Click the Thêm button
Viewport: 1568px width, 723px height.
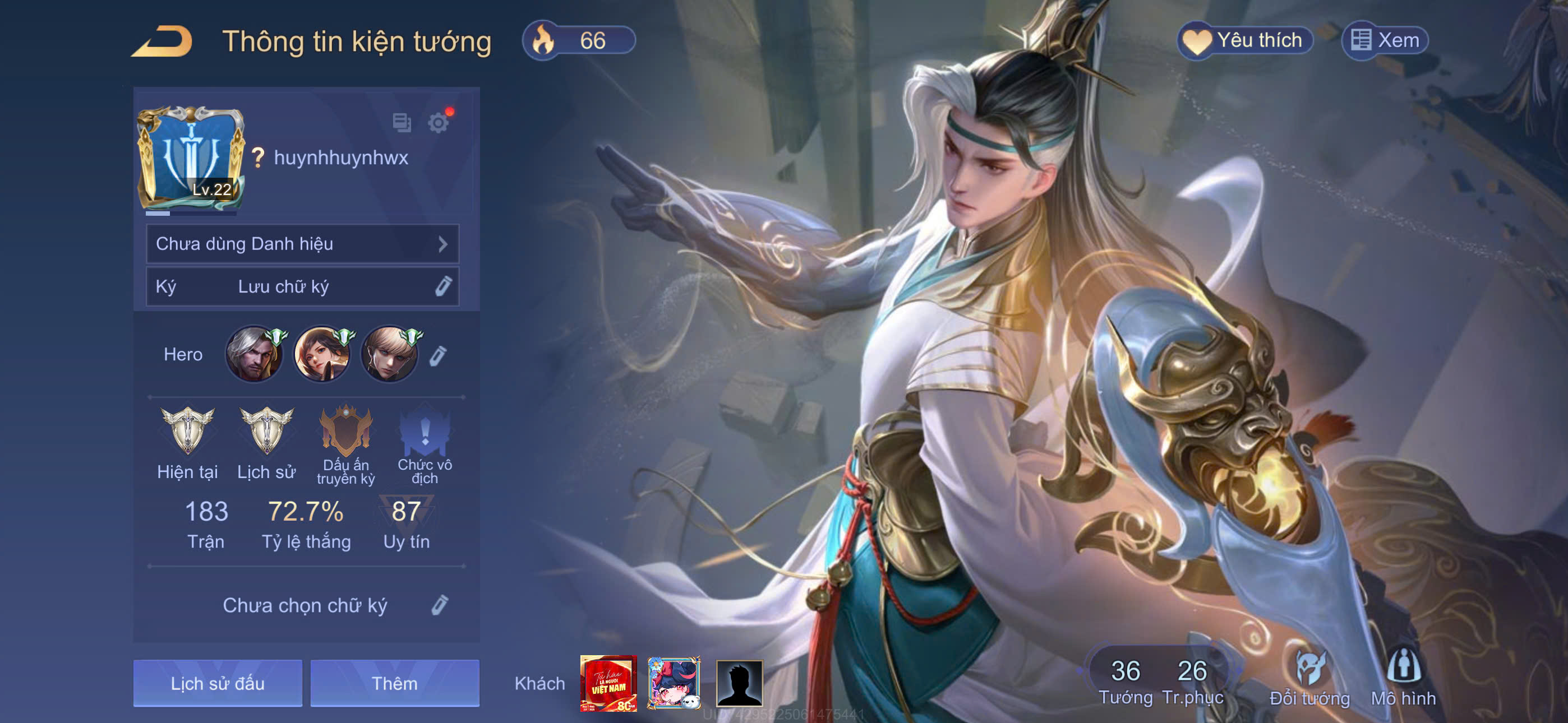point(394,683)
